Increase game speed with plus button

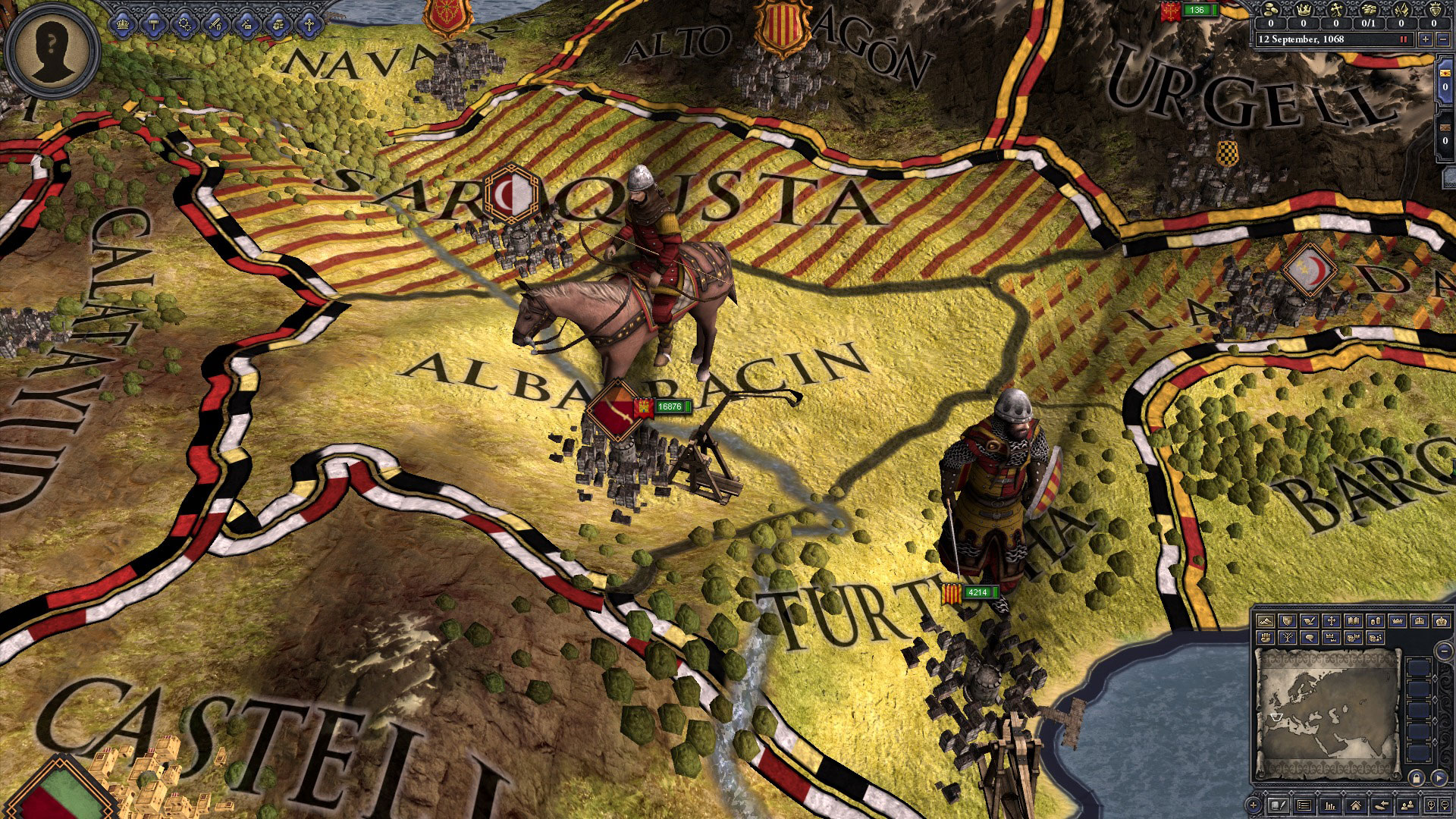1426,39
